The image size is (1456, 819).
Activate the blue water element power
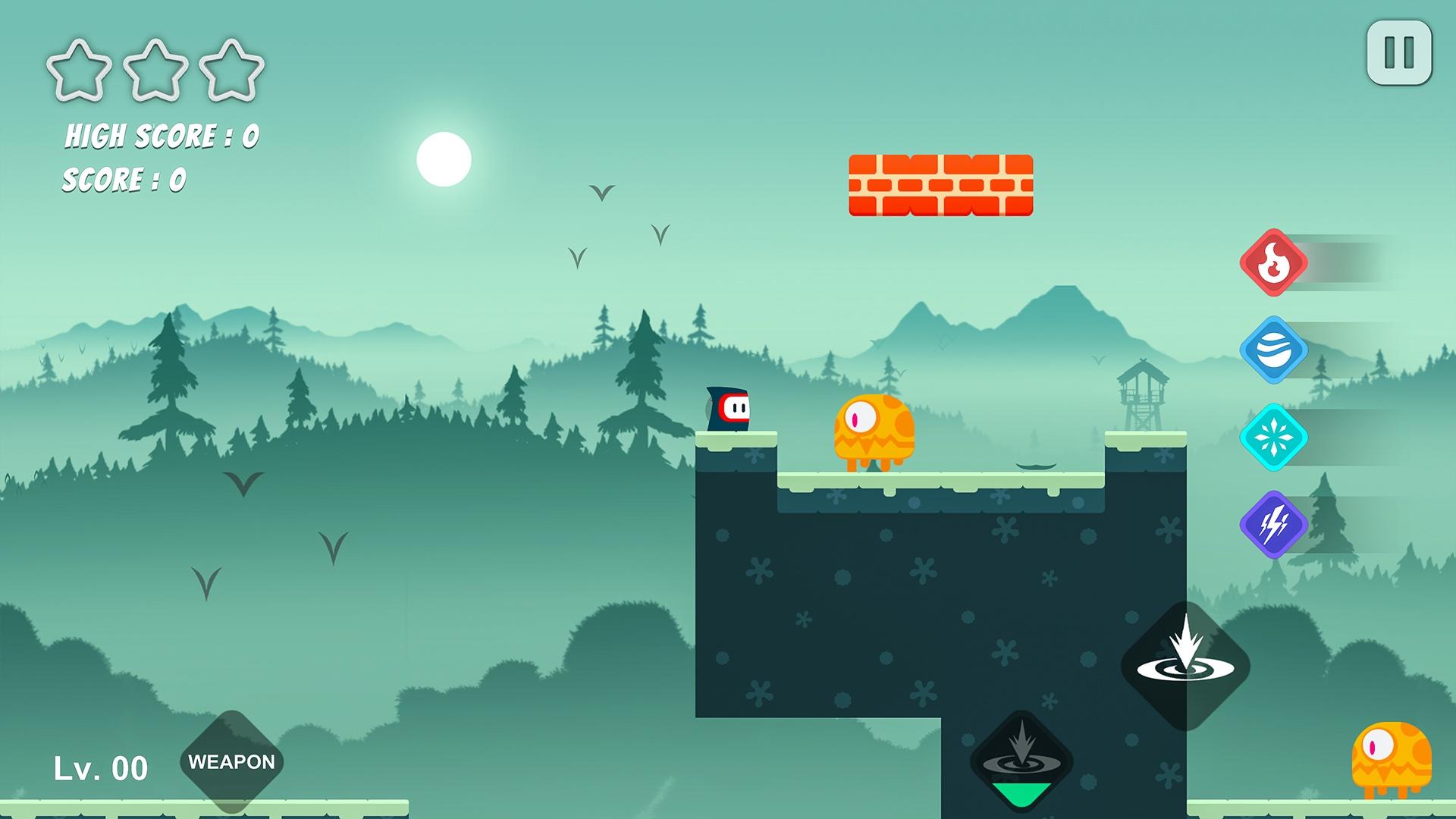1274,349
